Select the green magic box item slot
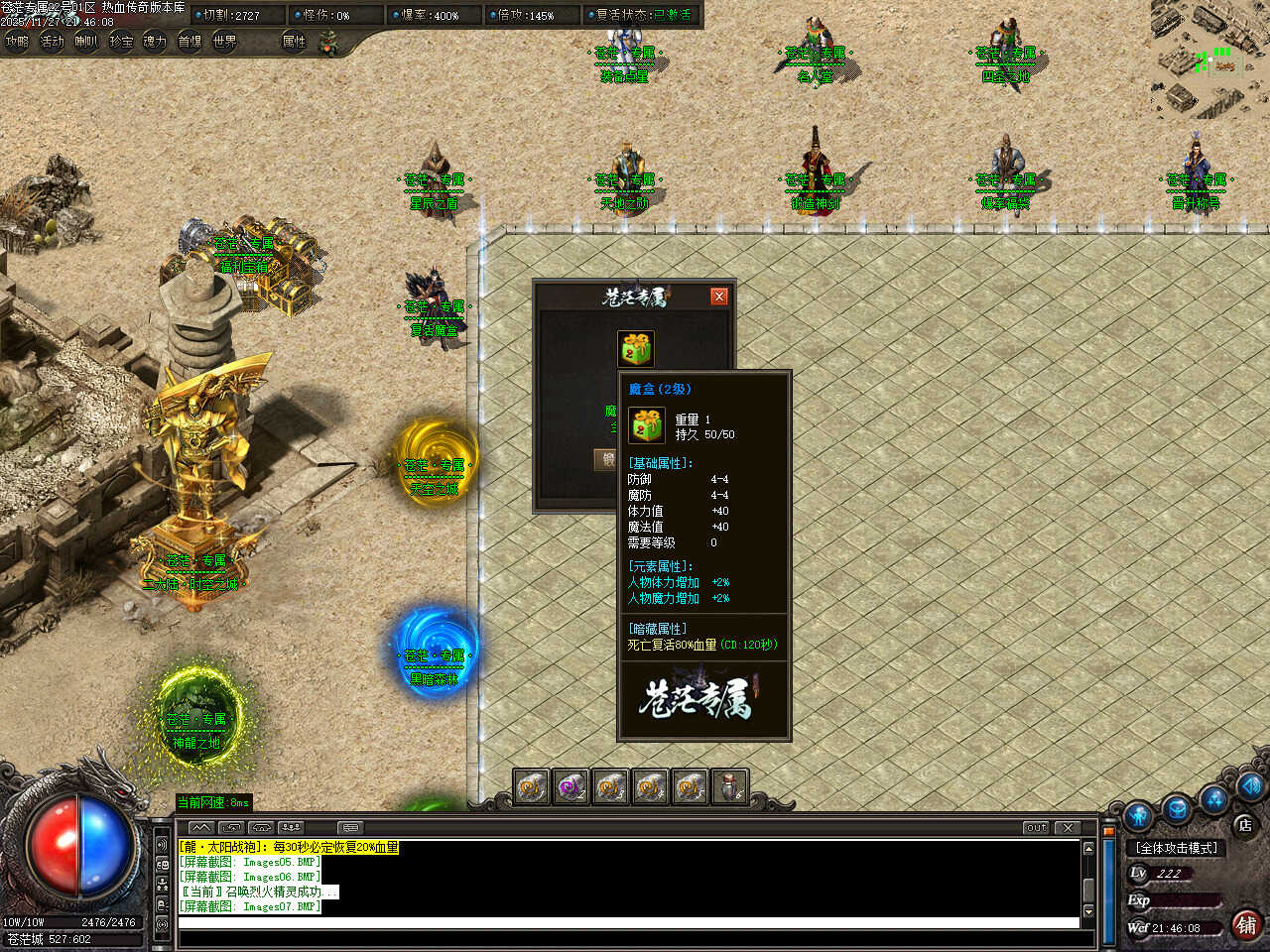 (636, 349)
